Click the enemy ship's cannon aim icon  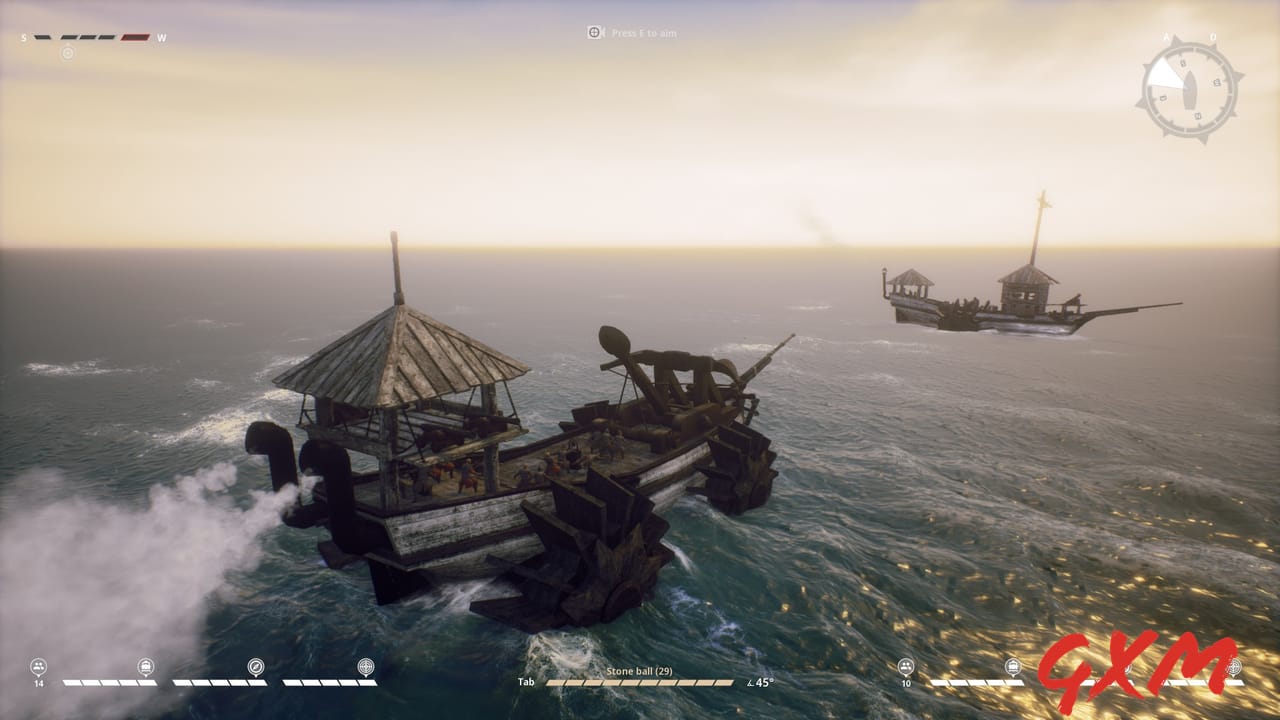click(1236, 665)
